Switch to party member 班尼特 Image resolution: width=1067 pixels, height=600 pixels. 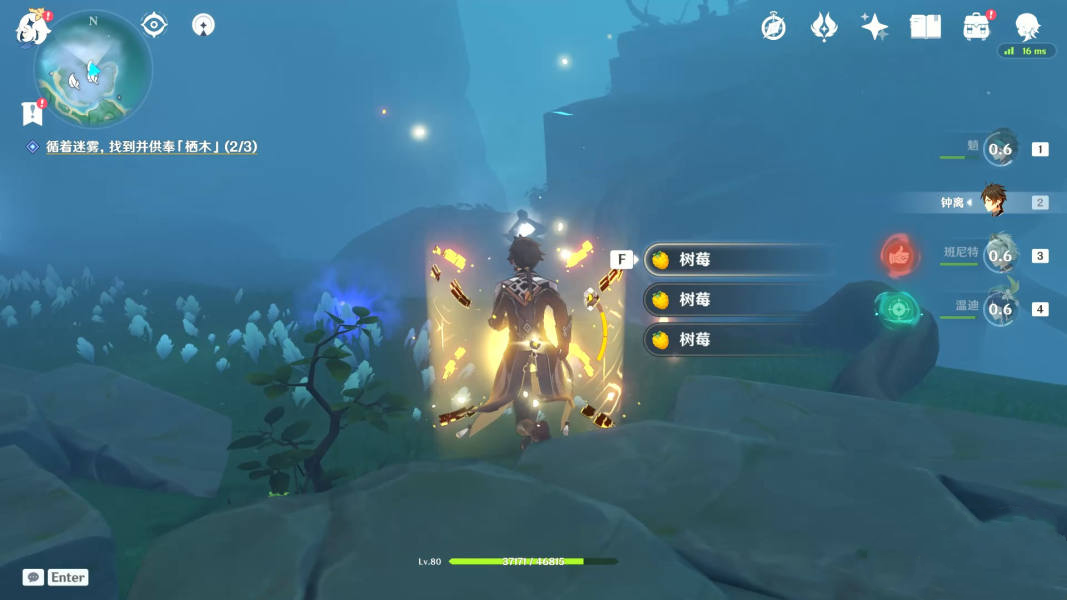pos(999,255)
